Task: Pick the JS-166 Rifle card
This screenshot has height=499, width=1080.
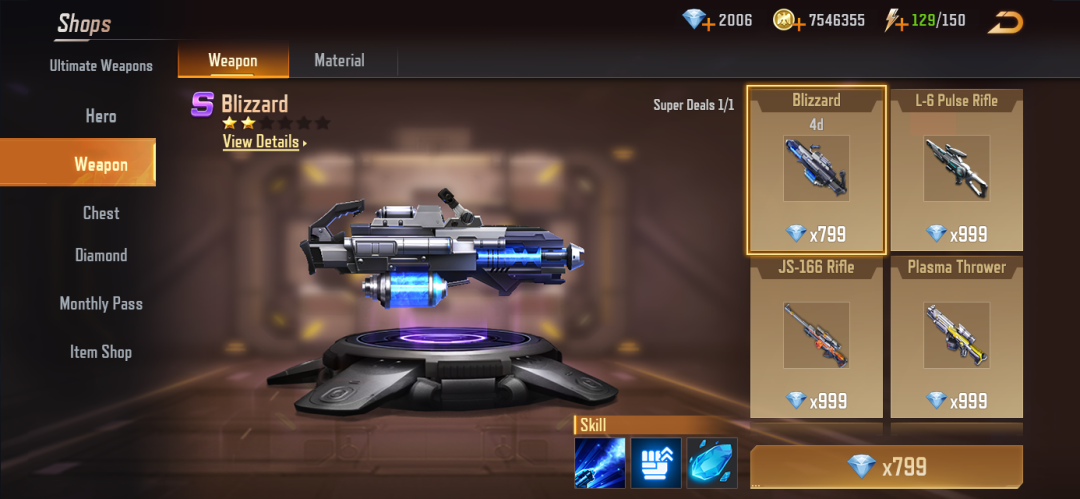Action: (x=816, y=337)
